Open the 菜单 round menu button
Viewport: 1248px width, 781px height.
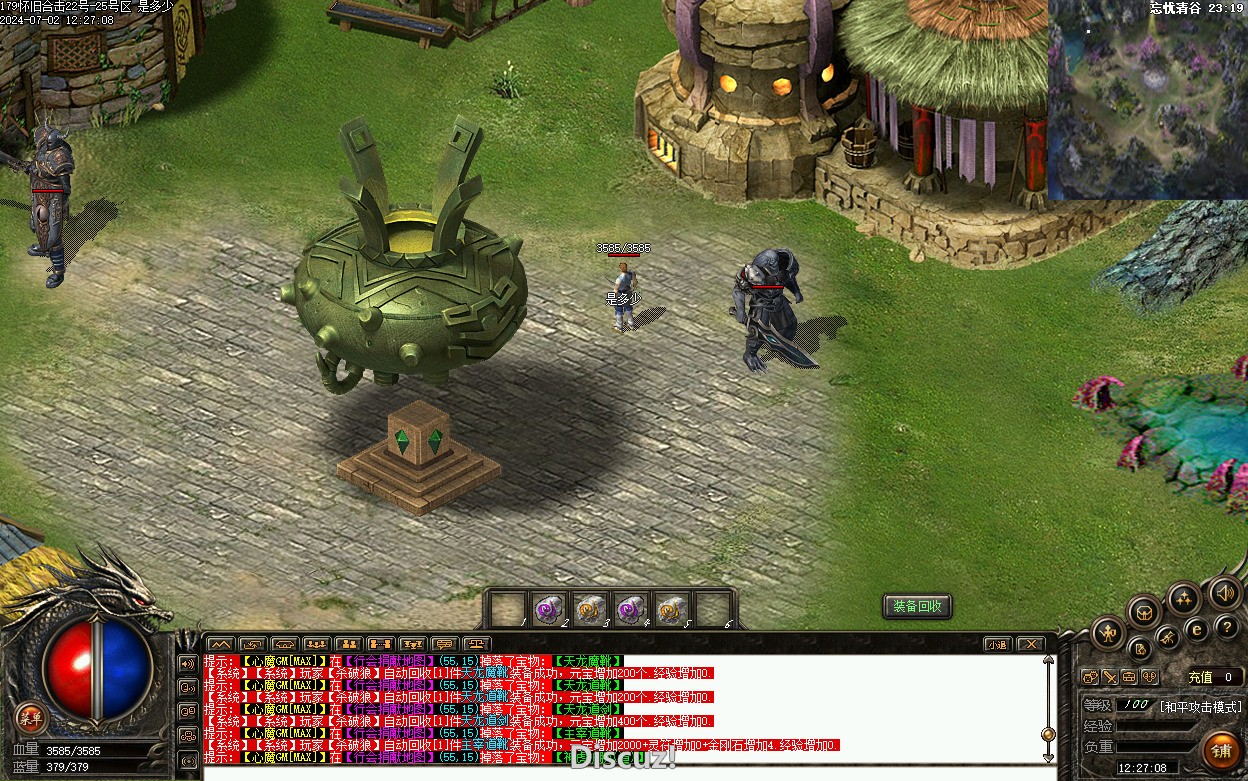31,716
